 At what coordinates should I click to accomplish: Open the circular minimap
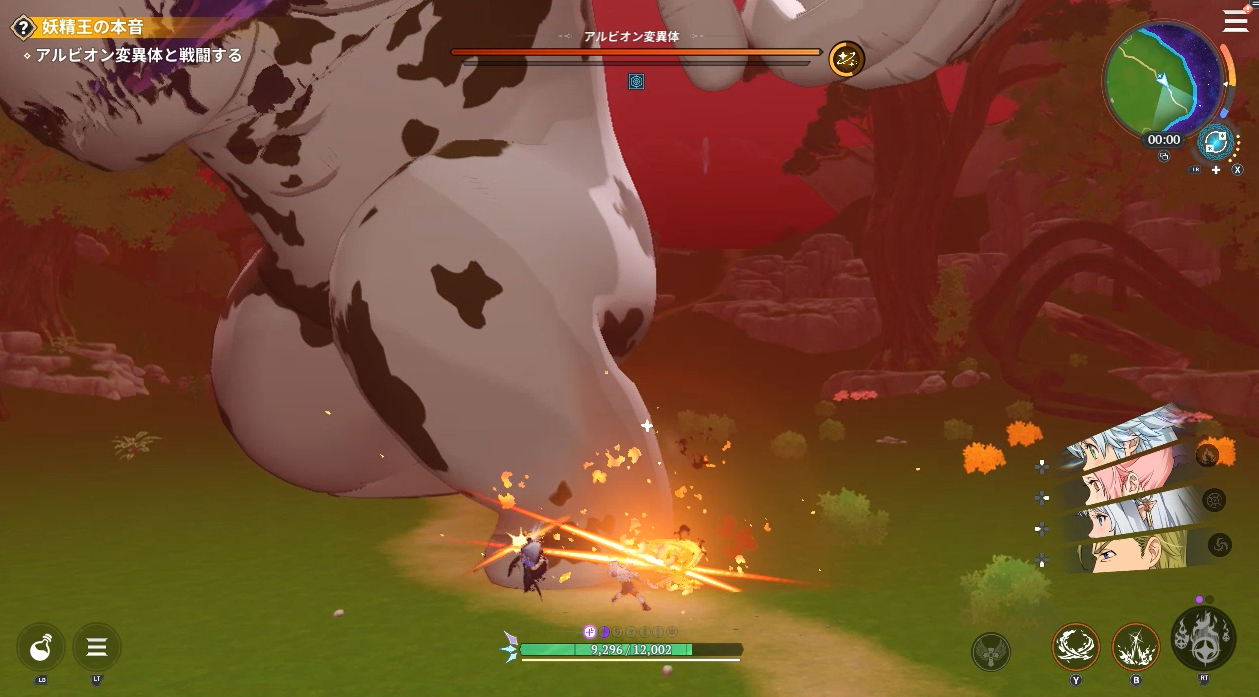(x=1163, y=80)
